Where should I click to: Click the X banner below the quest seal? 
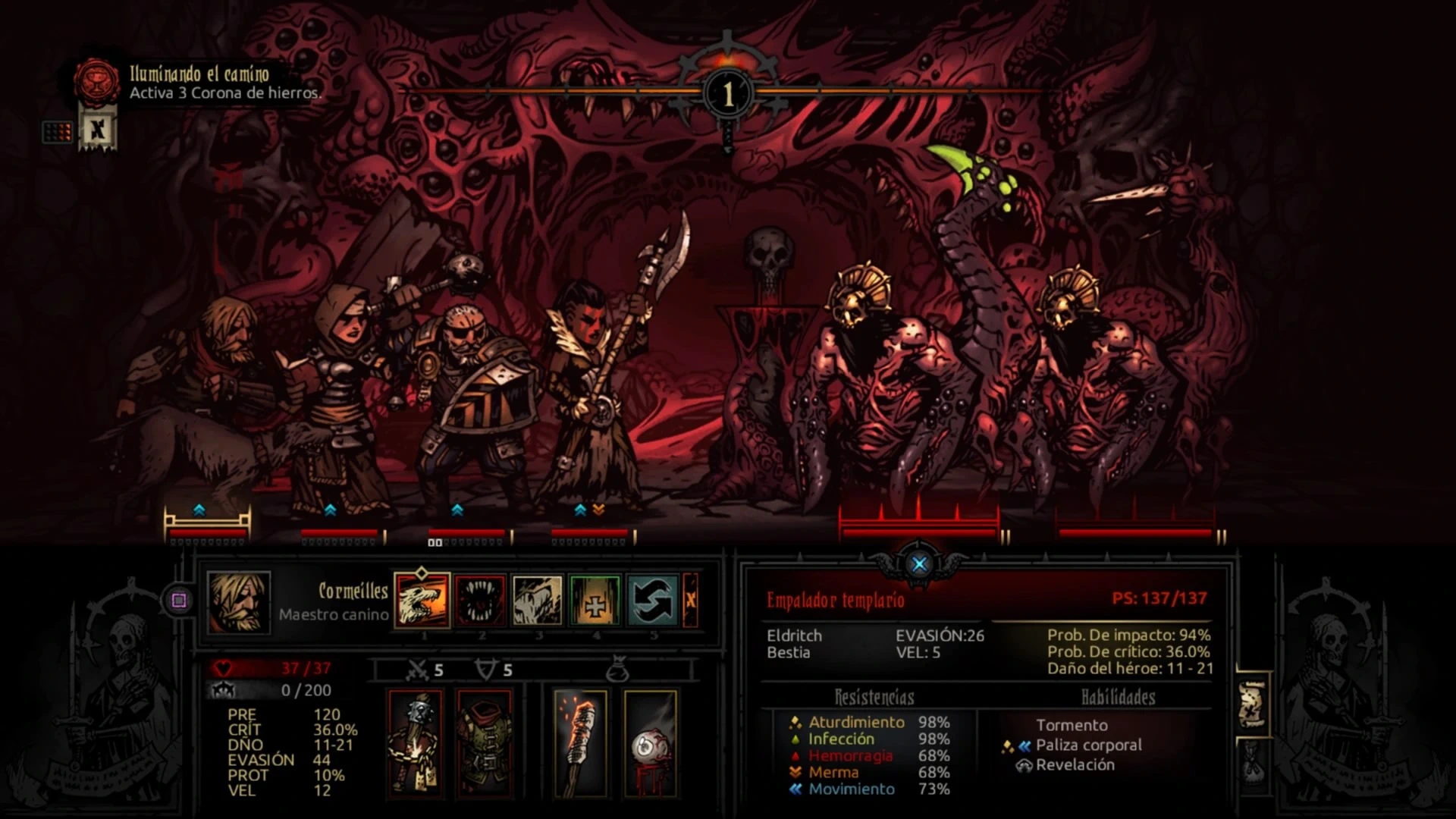97,130
